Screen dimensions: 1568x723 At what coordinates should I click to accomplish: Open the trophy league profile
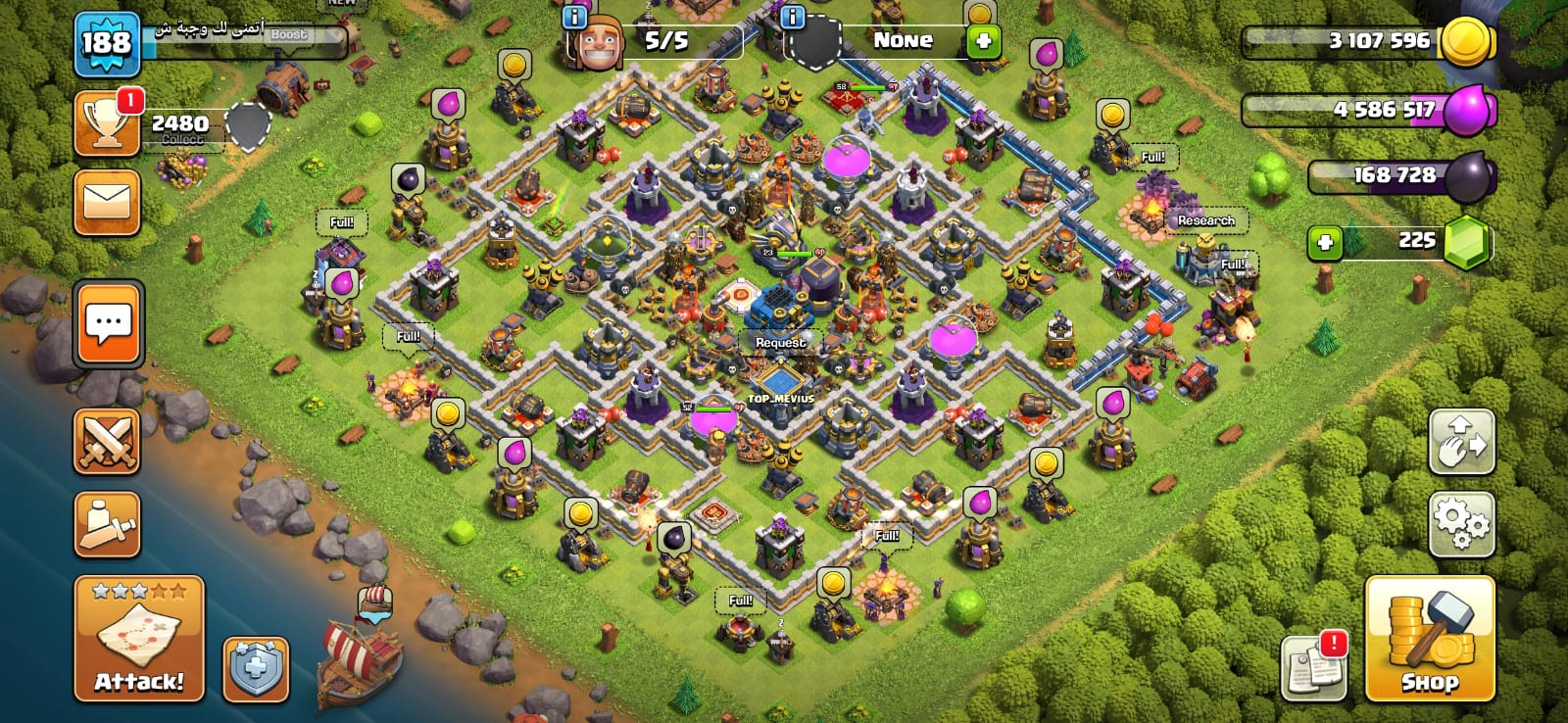coord(107,124)
